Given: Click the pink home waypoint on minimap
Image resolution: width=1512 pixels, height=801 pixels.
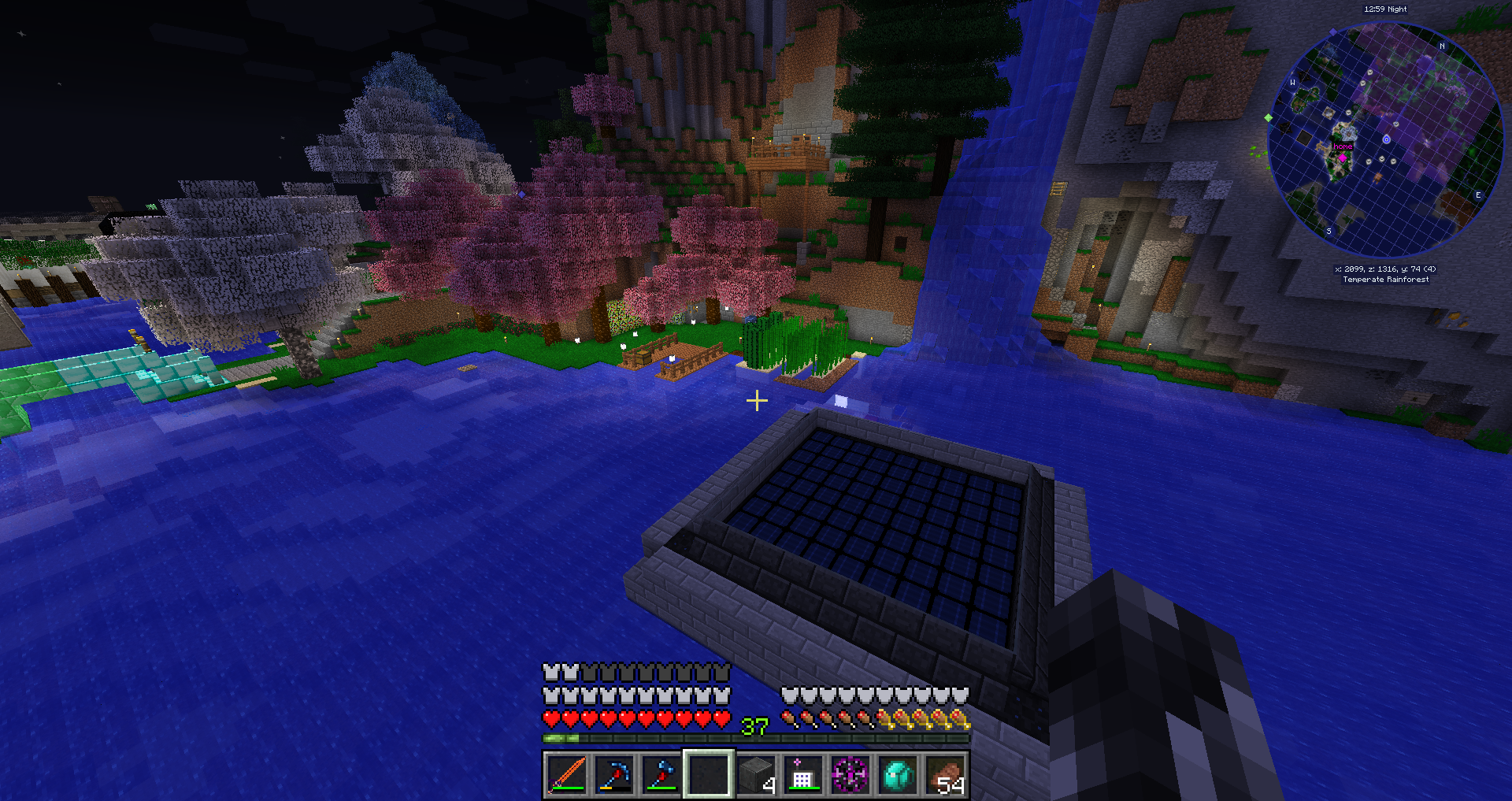Looking at the screenshot, I should [1343, 157].
